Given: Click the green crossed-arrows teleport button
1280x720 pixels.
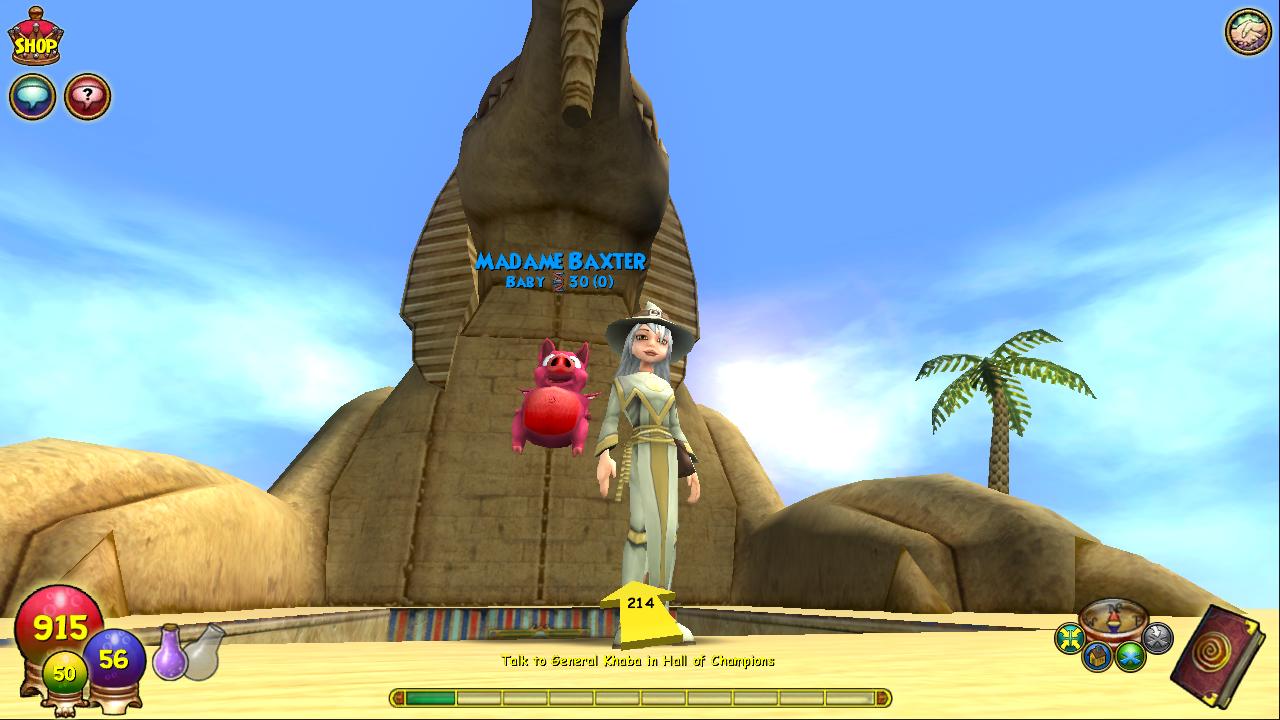Looking at the screenshot, I should pyautogui.click(x=1130, y=657).
